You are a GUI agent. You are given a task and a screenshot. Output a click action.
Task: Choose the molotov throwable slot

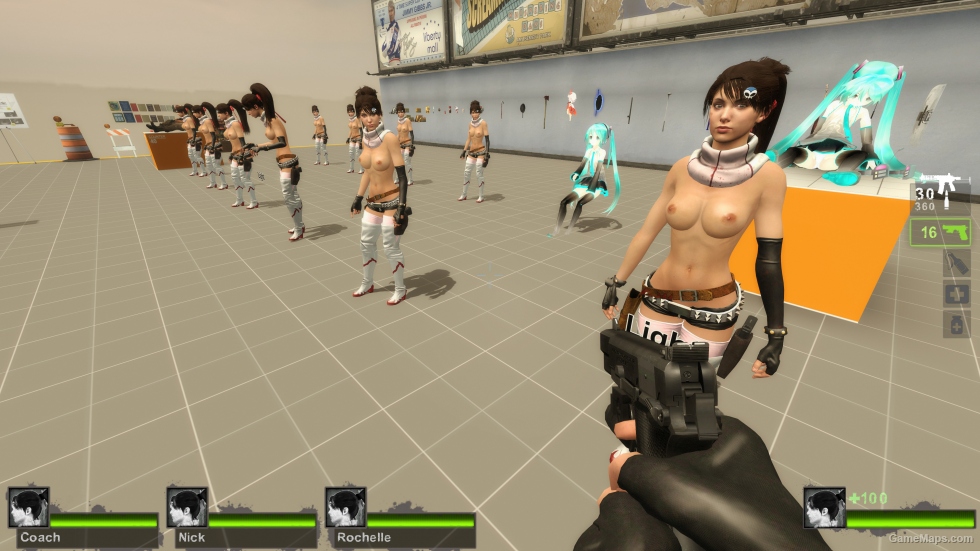[956, 264]
